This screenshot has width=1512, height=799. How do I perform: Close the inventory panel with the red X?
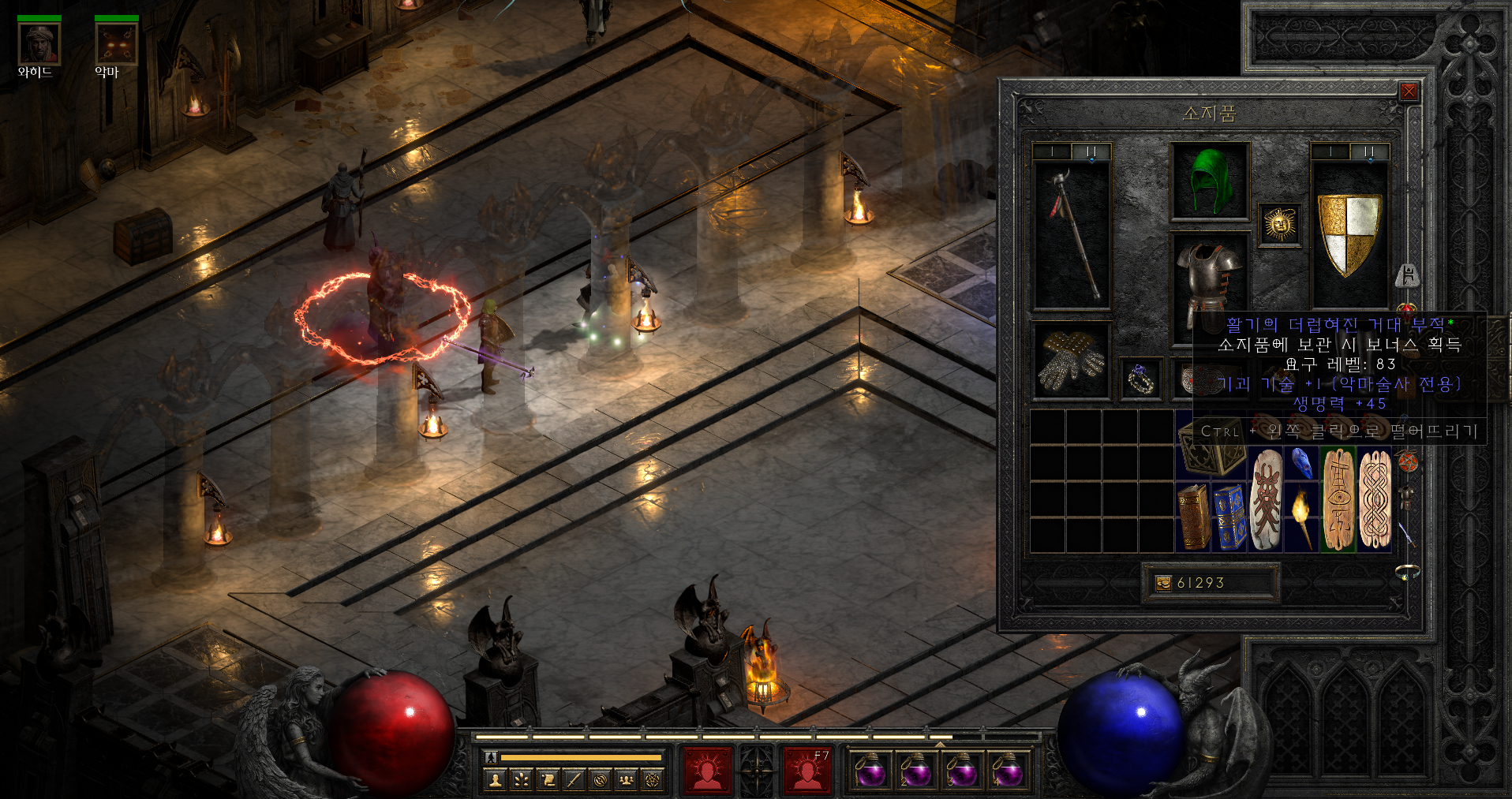pyautogui.click(x=1409, y=91)
